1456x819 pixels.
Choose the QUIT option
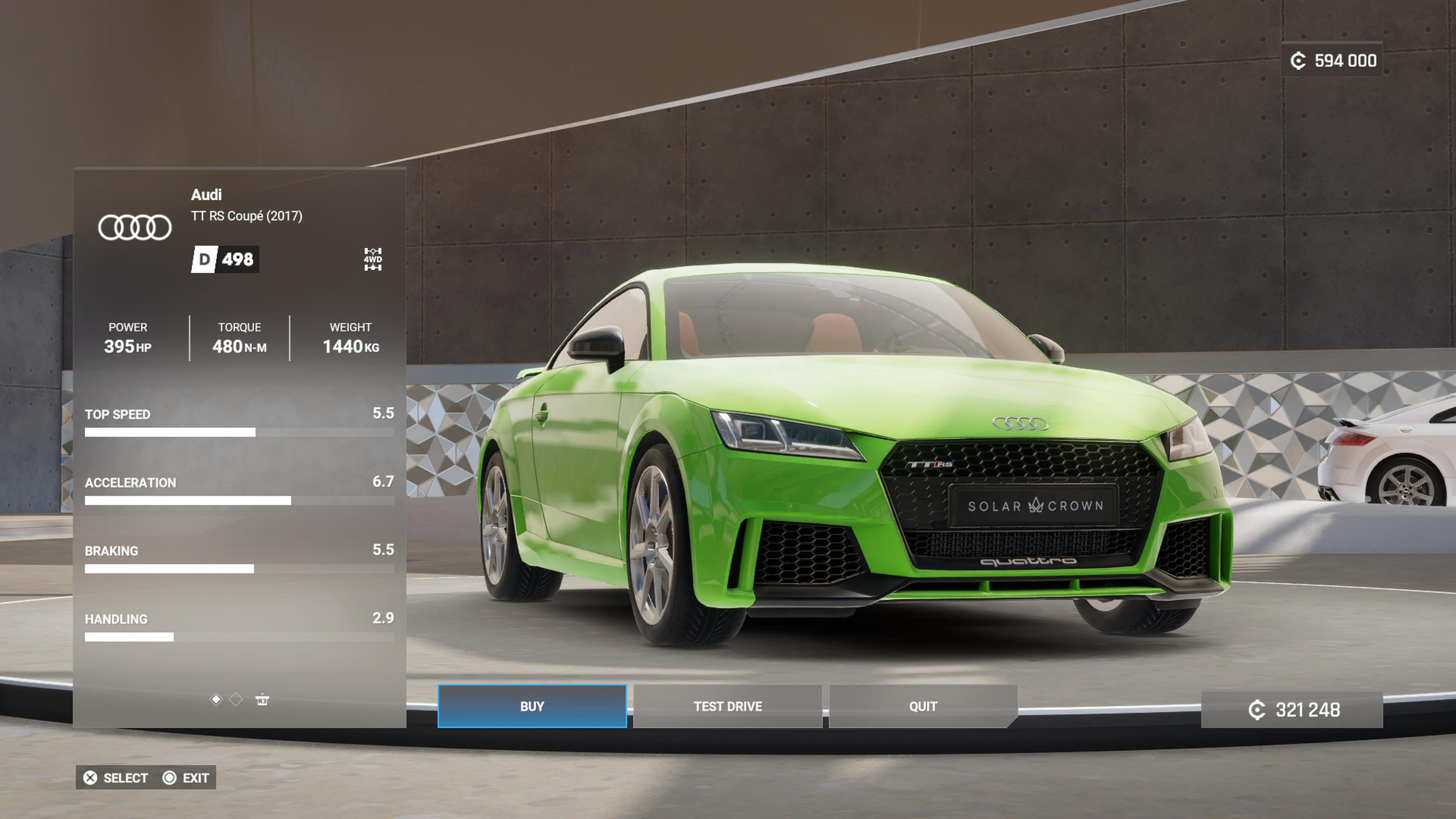(923, 706)
